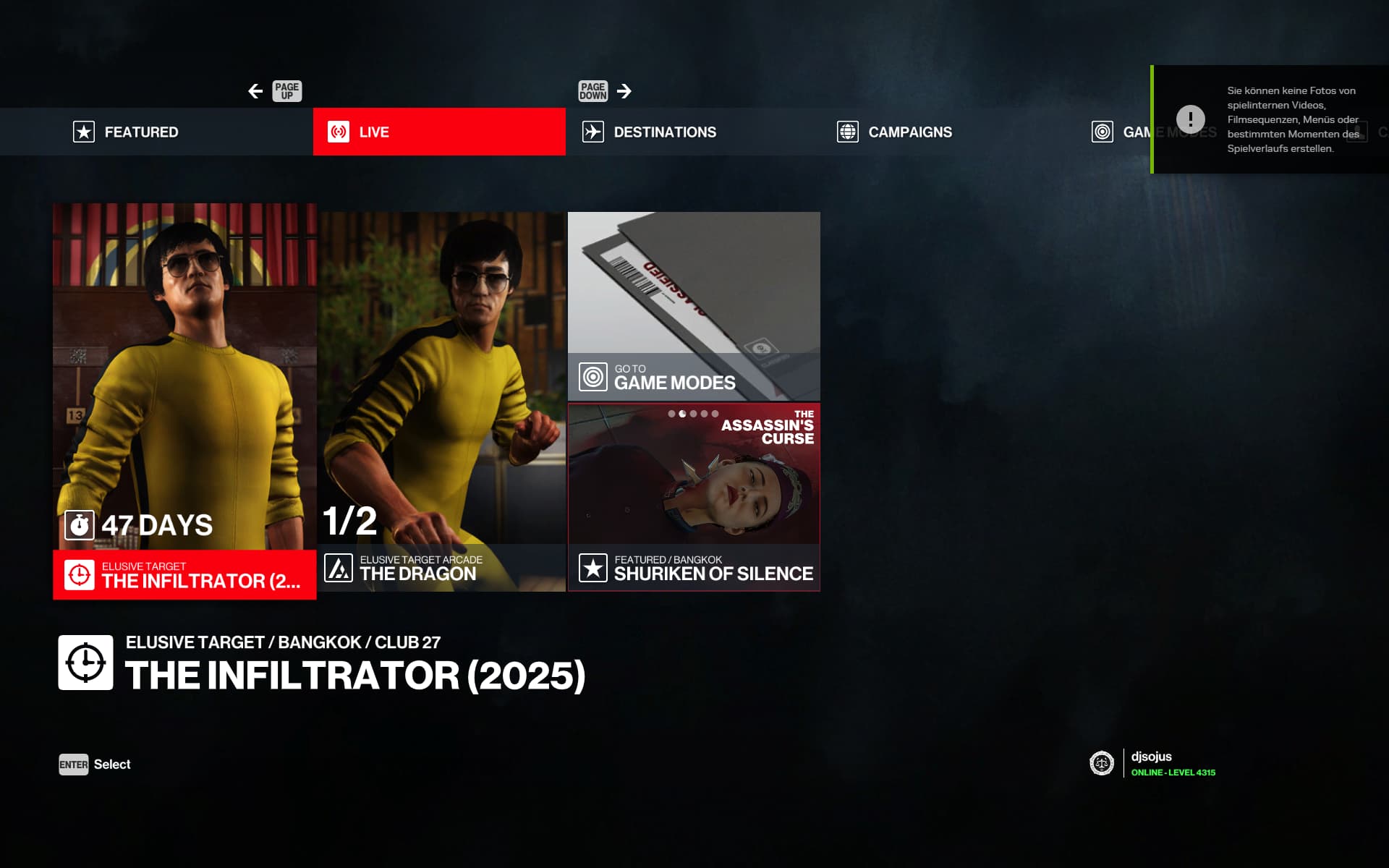Select the Shuriken of Silence featured tile

click(x=694, y=497)
